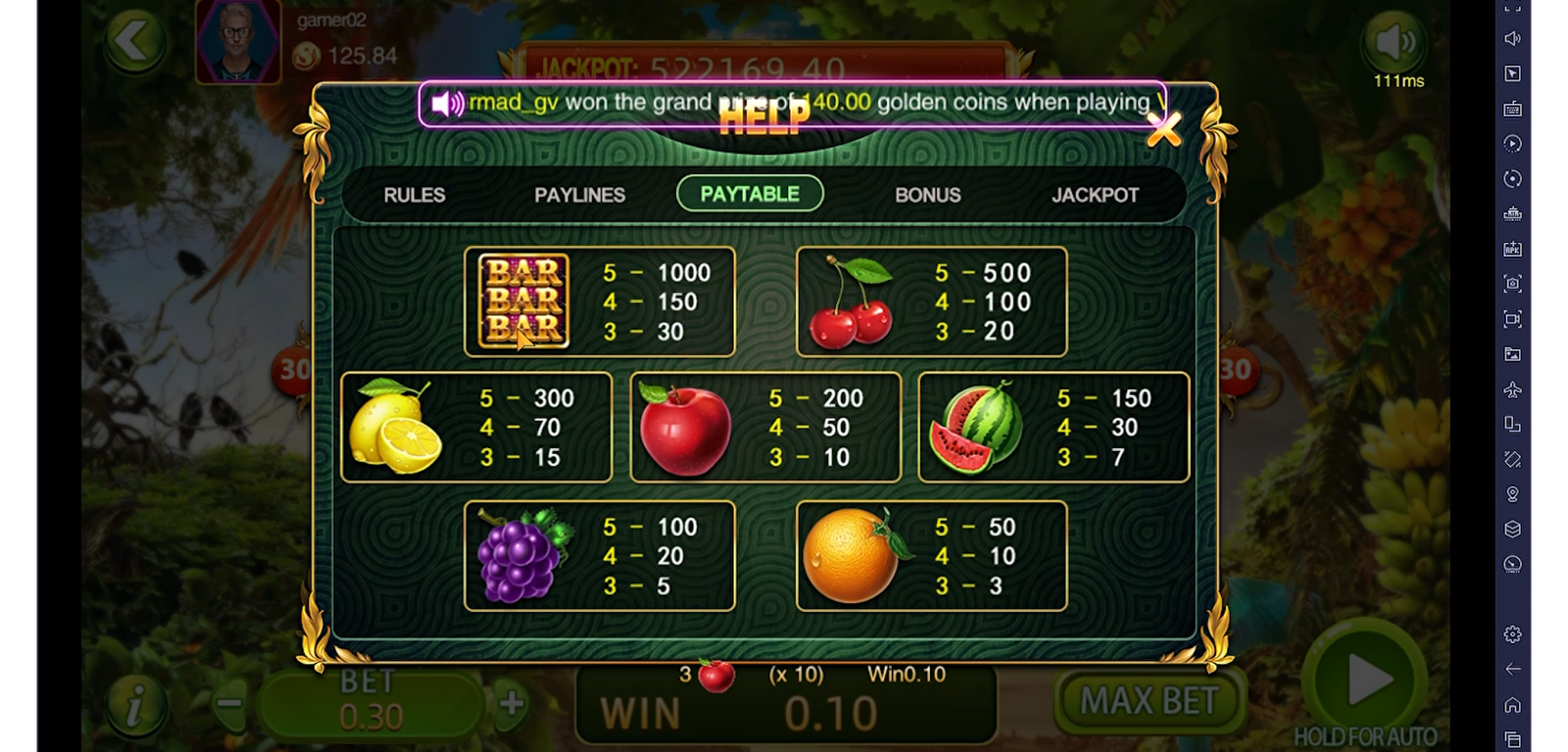Viewport: 1568px width, 752px height.
Task: Select the PAYTABLE tab
Action: pos(750,194)
